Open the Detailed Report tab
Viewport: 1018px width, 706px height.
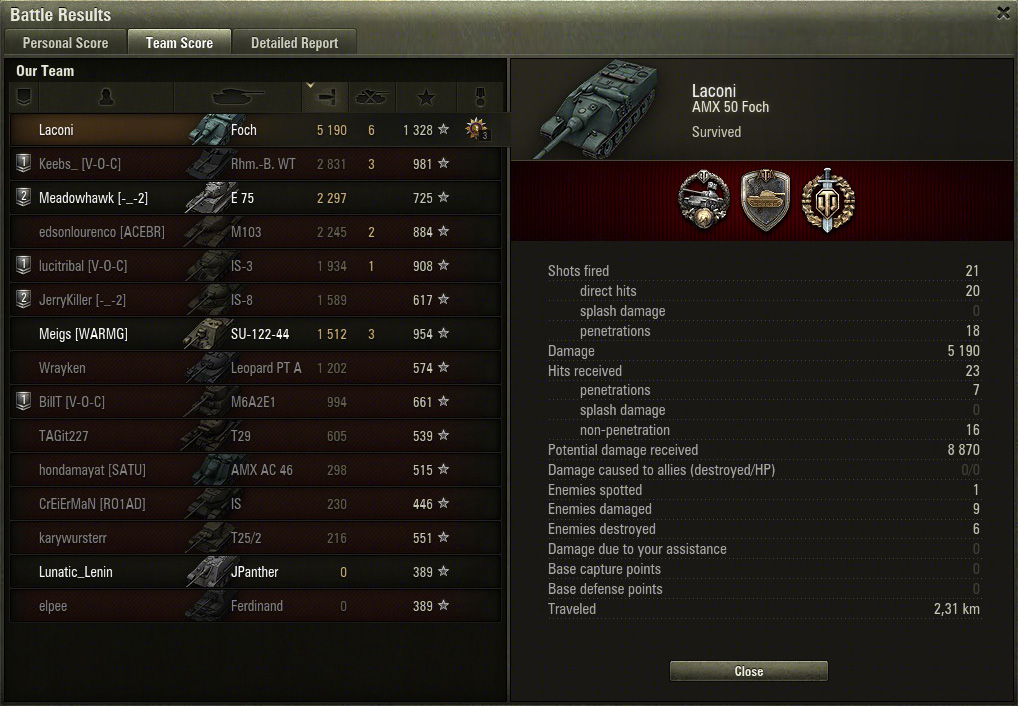pos(294,43)
